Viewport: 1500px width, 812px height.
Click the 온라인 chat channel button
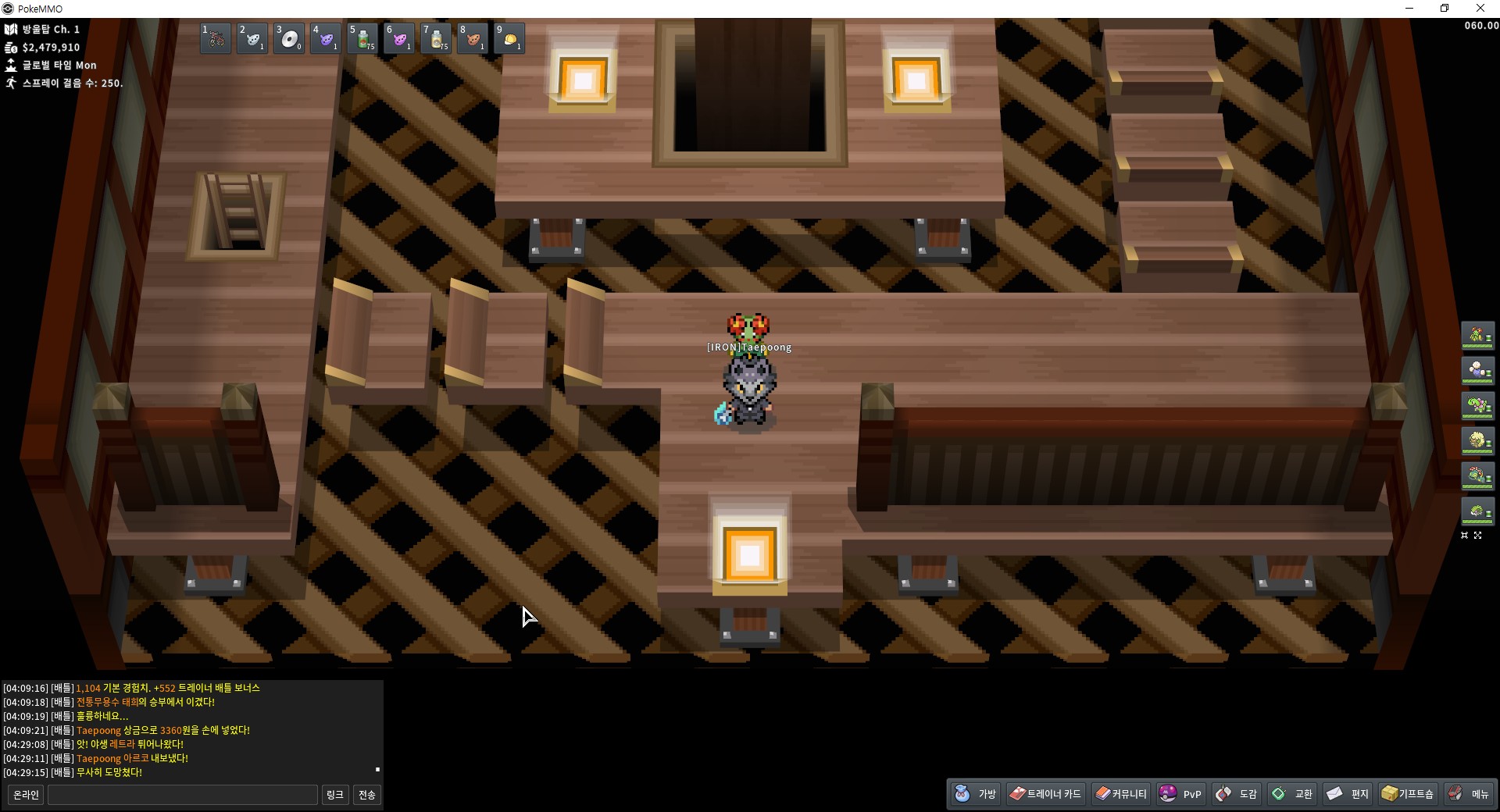pyautogui.click(x=26, y=795)
